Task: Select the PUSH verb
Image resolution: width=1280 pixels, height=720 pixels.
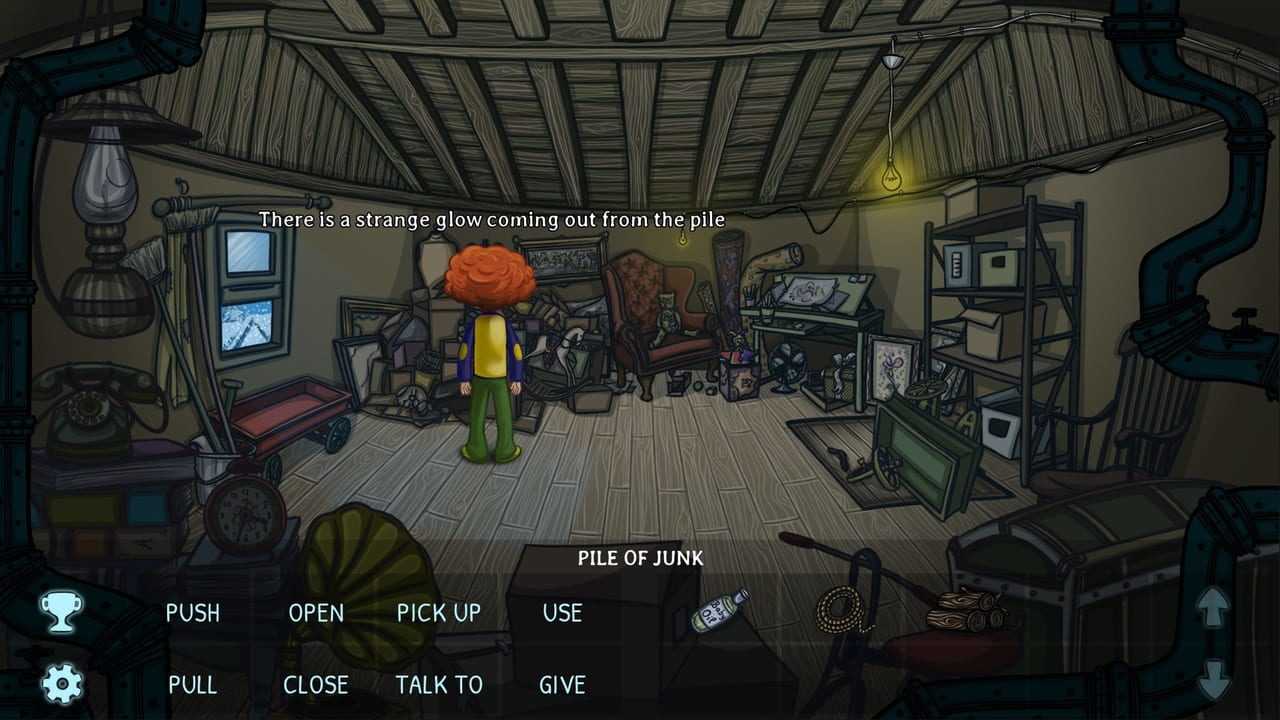Action: [193, 613]
